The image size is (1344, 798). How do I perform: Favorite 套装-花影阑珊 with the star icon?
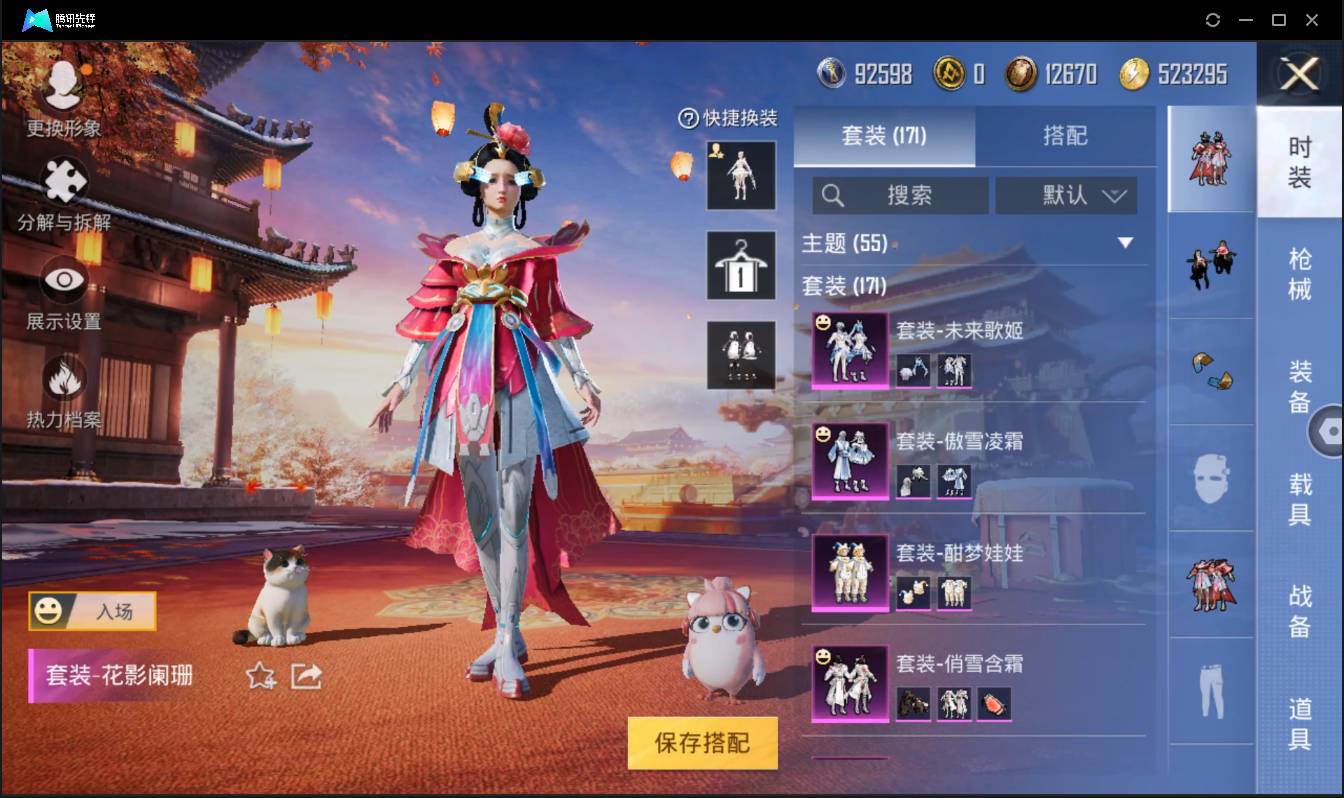click(260, 678)
